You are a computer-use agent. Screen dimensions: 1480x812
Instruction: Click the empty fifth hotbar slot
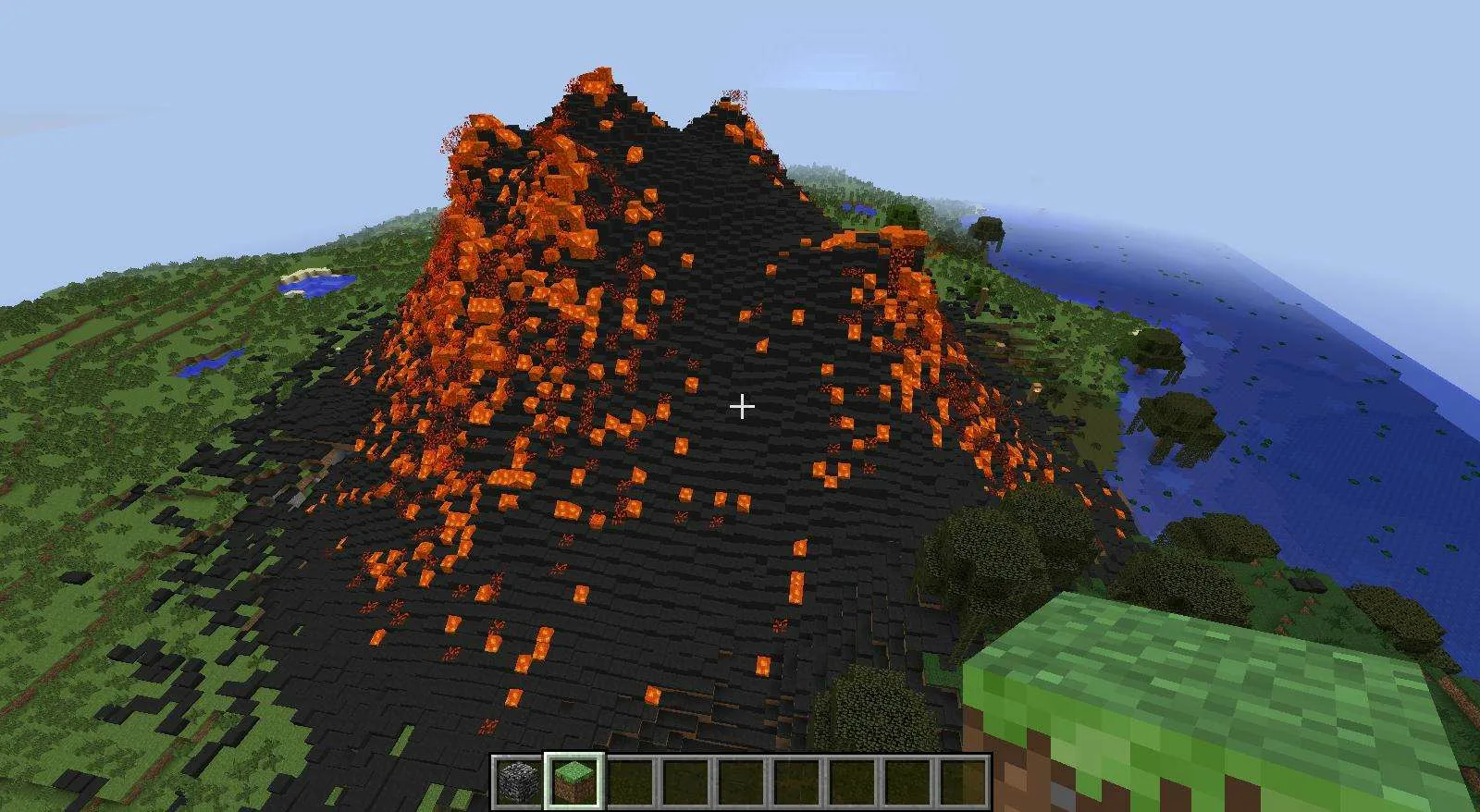740,781
